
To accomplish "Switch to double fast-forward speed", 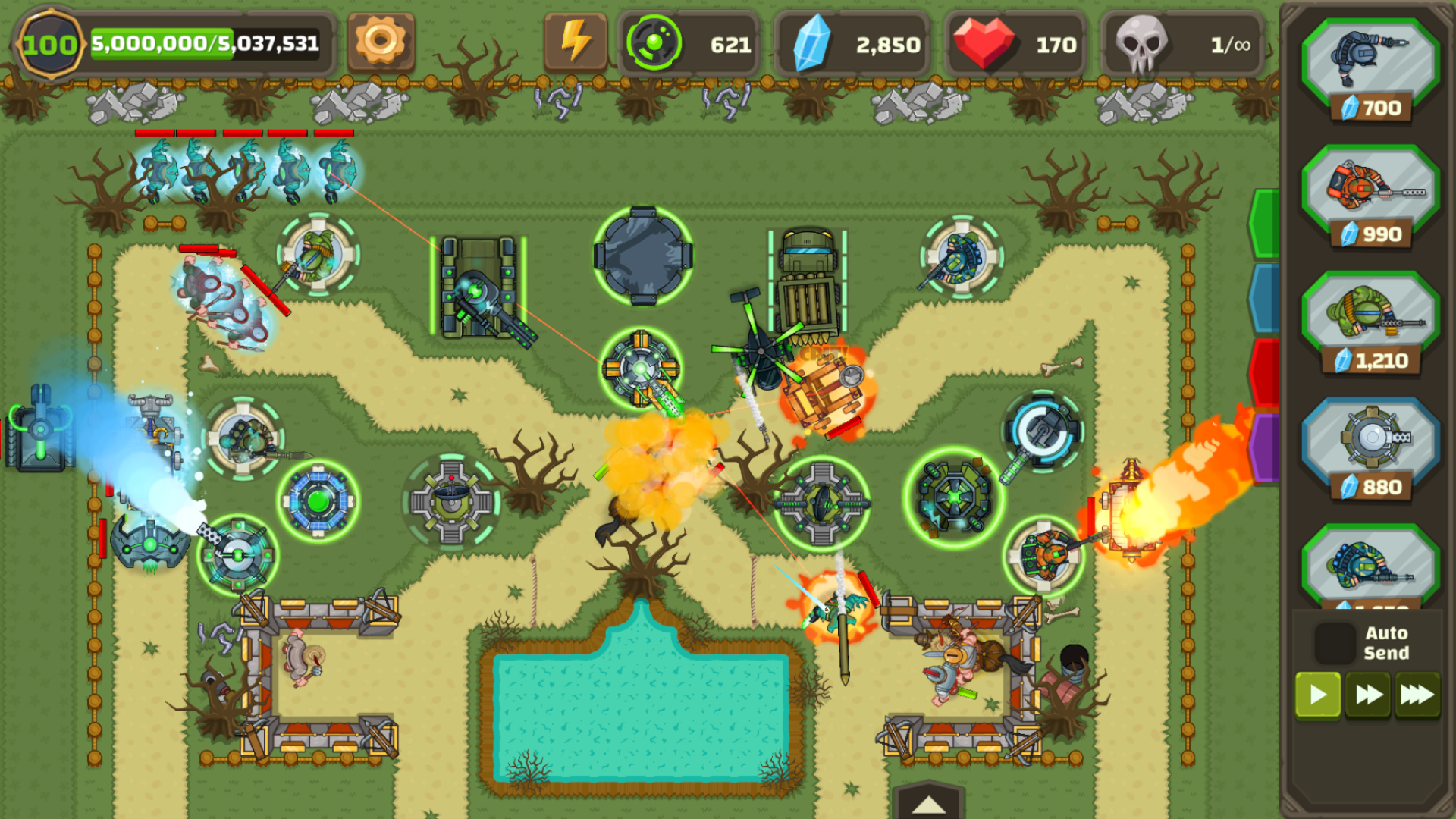I will point(1368,695).
